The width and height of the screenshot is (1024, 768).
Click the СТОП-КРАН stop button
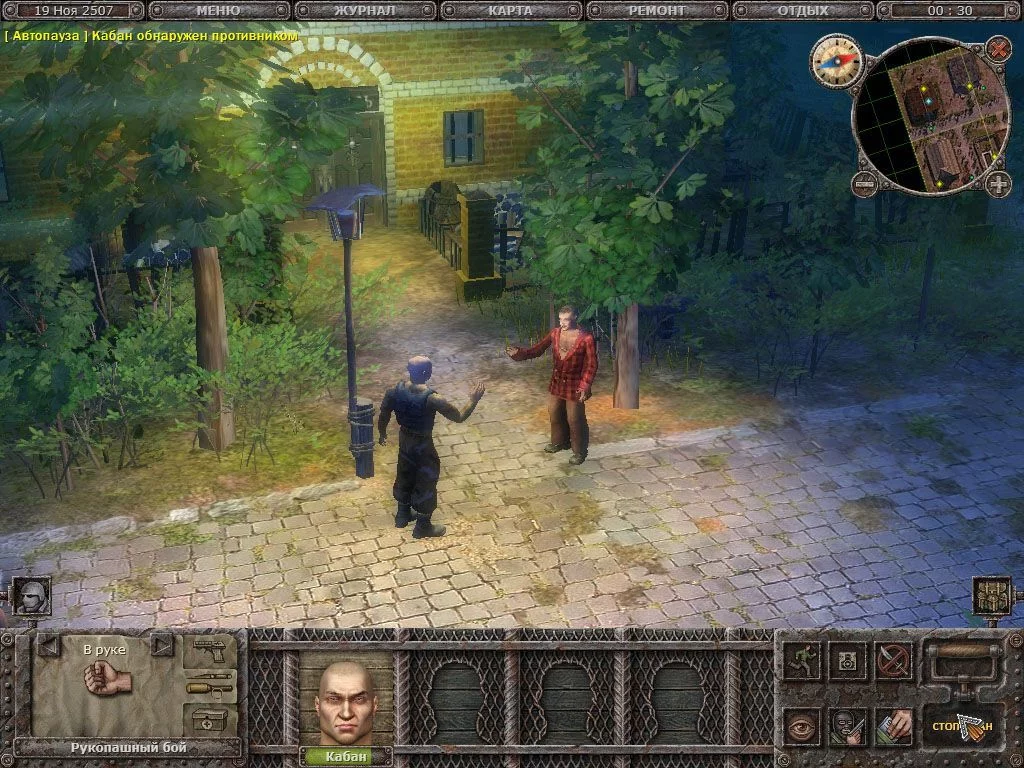(962, 725)
